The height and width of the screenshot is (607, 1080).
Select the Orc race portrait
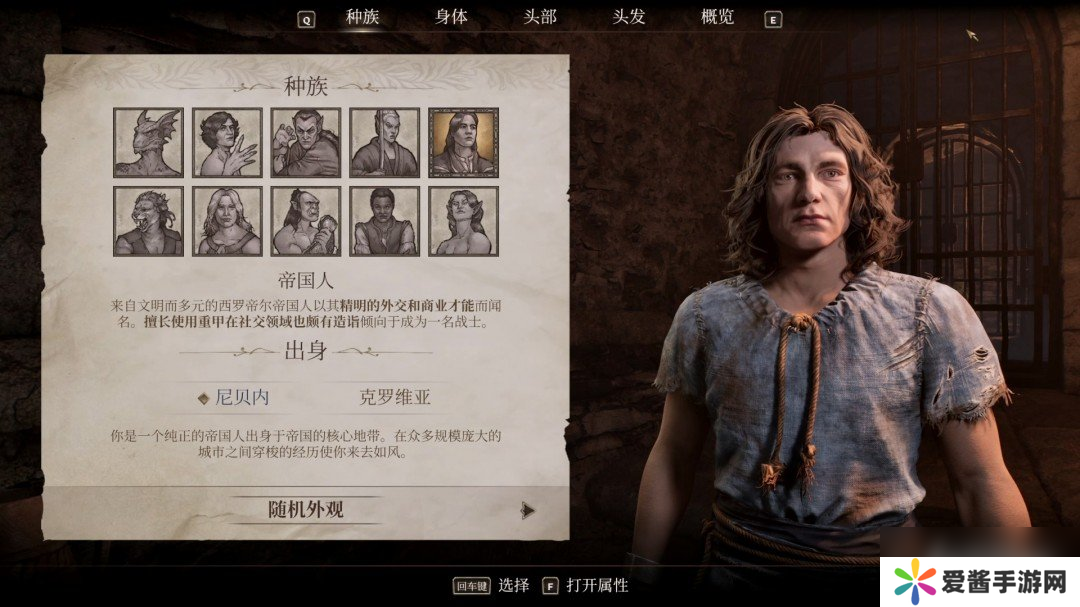[x=306, y=221]
